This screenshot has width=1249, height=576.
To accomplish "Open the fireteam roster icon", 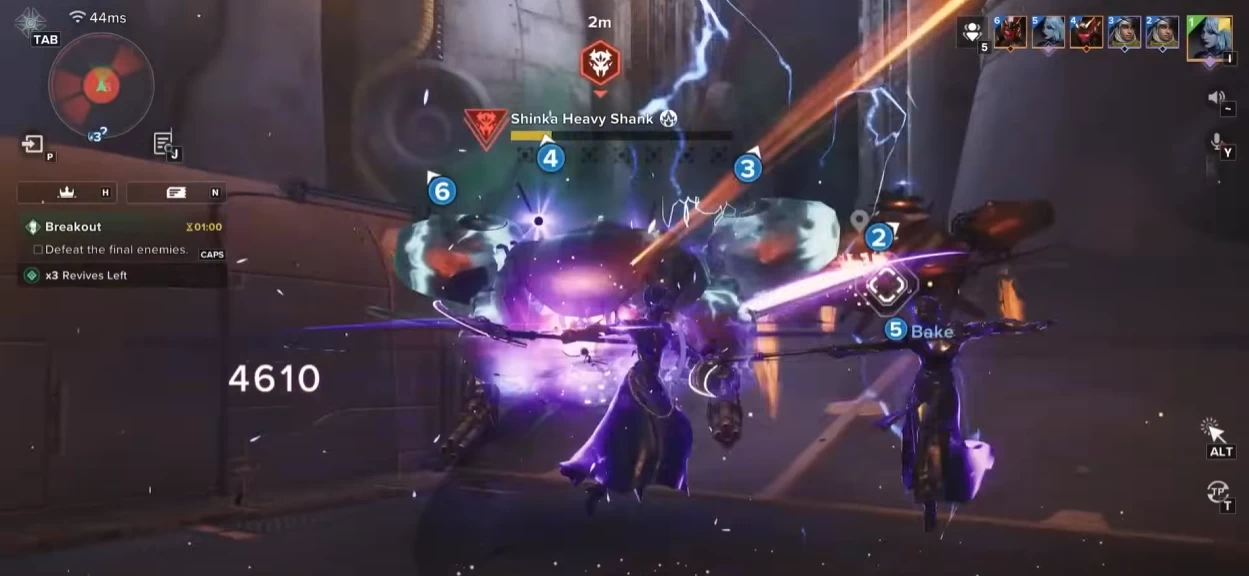I will (x=970, y=32).
